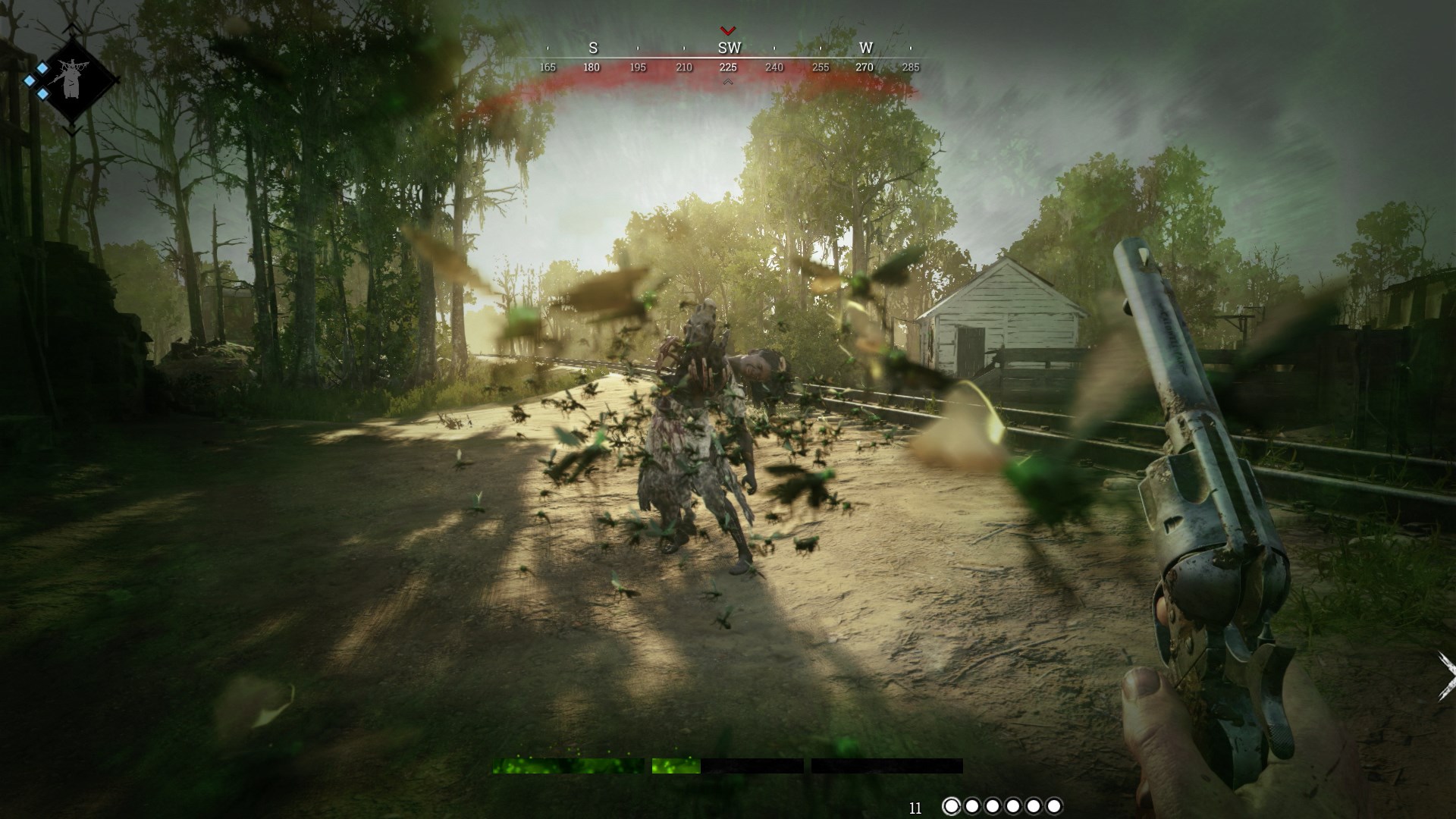Toggle the third chamber dot in the ammo cylinder
Viewport: 1456px width, 819px height.
(994, 806)
